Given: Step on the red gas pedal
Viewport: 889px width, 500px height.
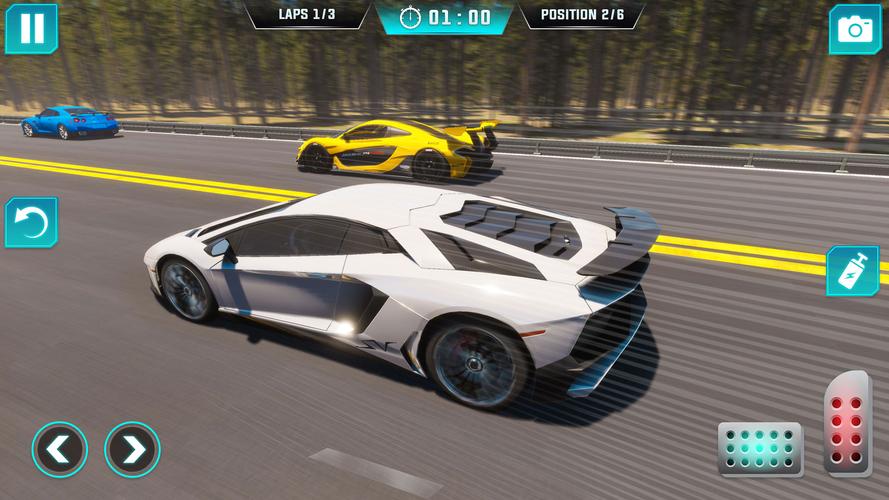Looking at the screenshot, I should pyautogui.click(x=847, y=422).
